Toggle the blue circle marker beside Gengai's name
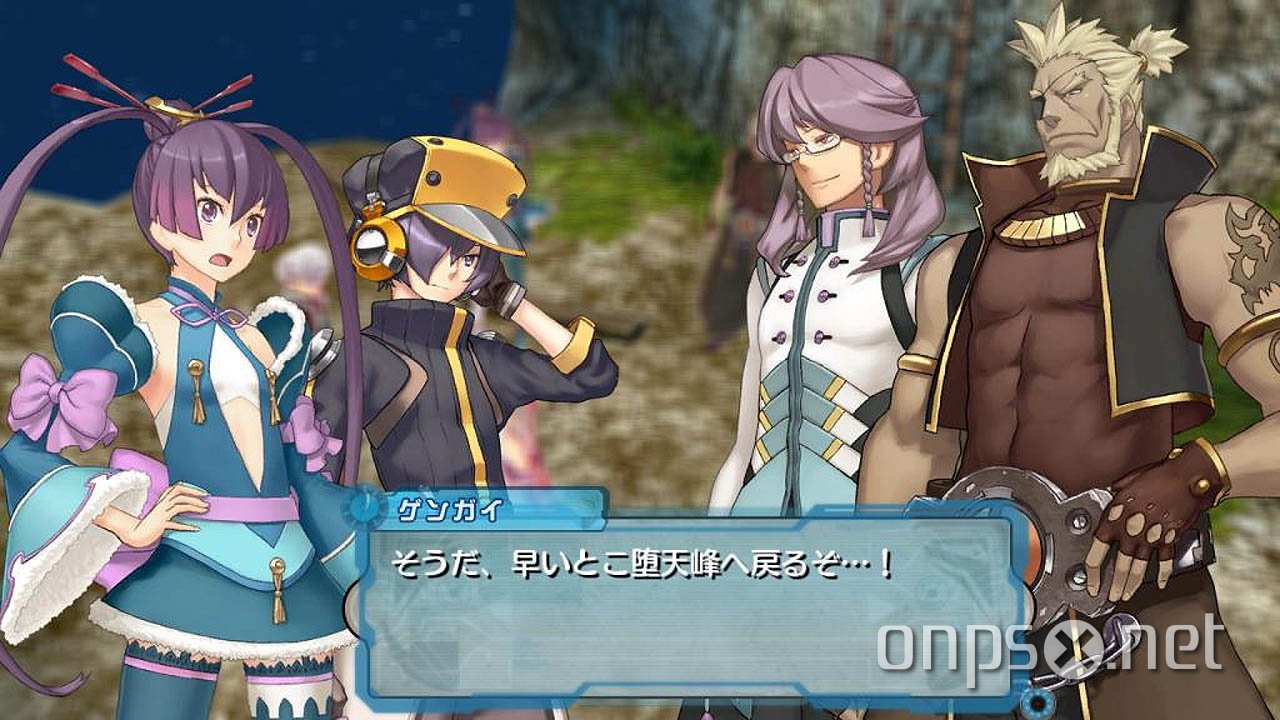 367,507
